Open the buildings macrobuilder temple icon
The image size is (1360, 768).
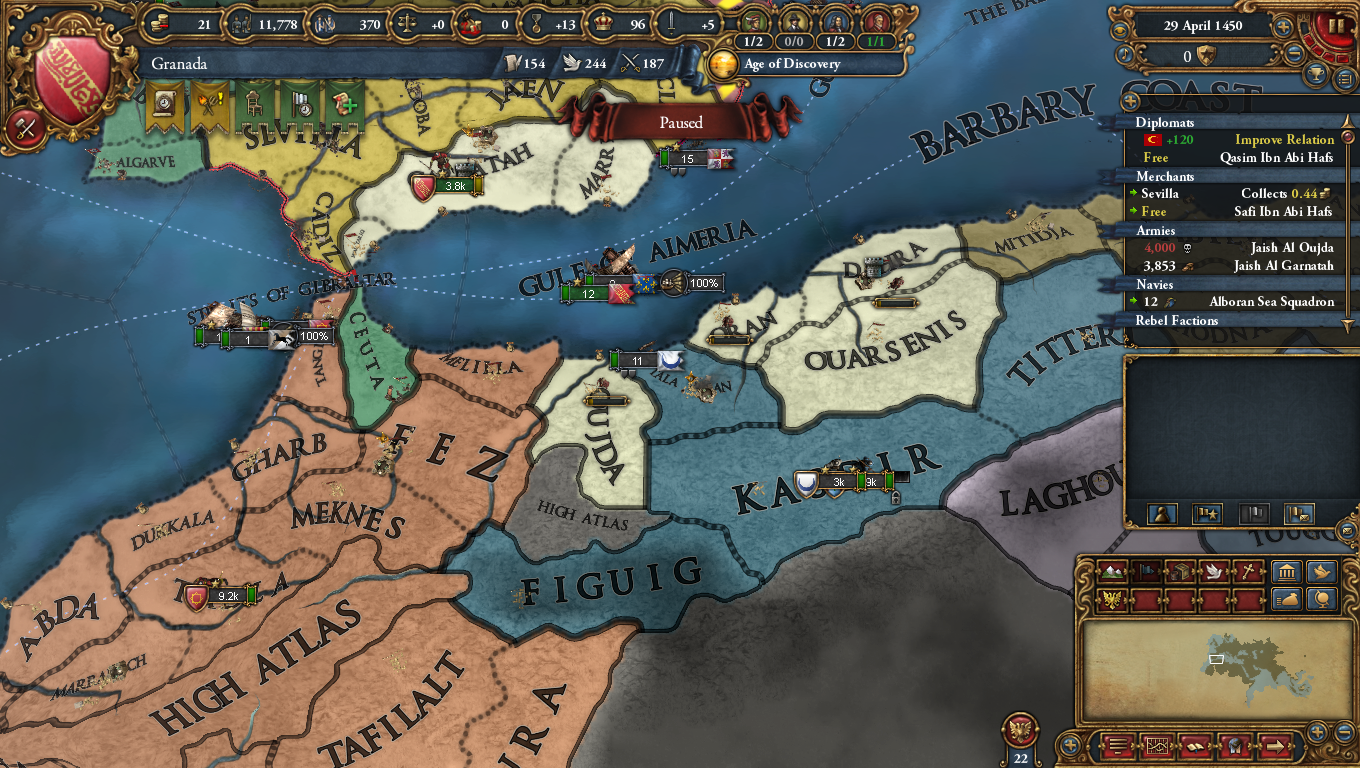click(1286, 572)
